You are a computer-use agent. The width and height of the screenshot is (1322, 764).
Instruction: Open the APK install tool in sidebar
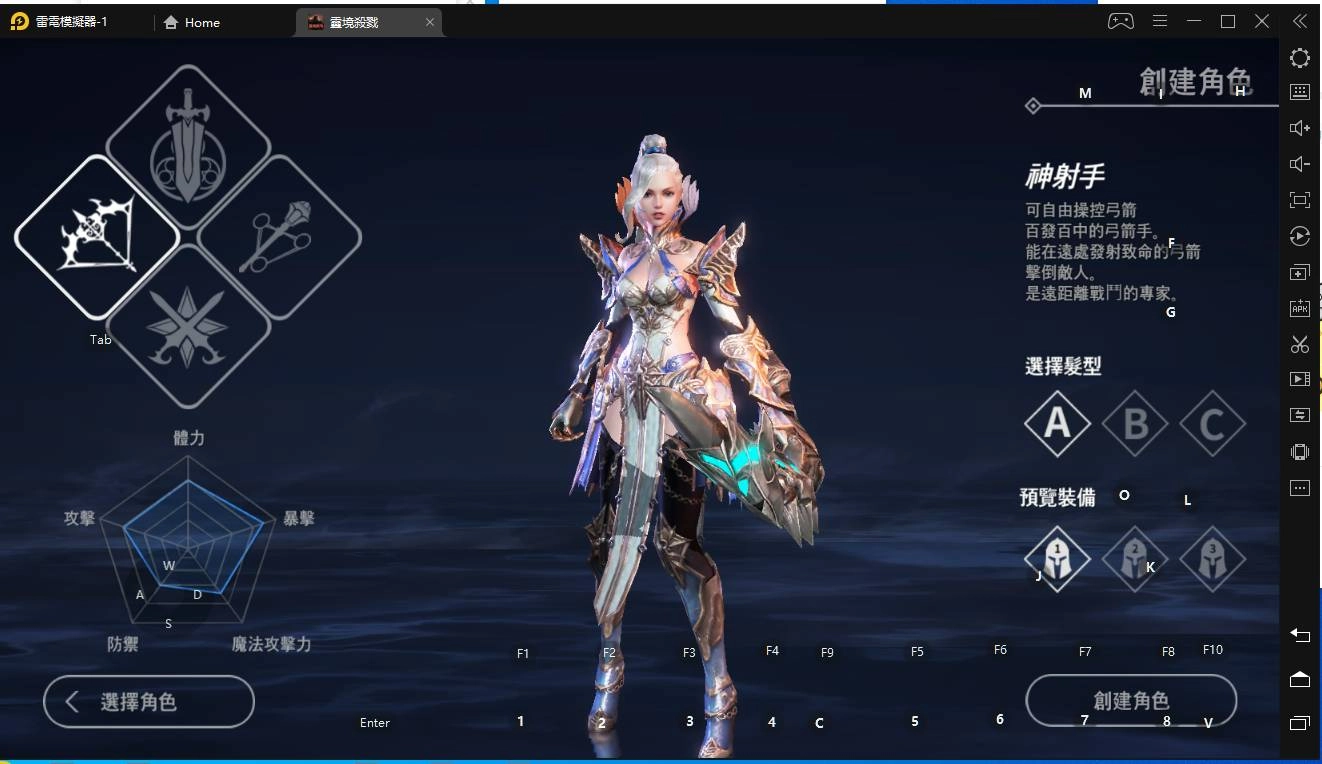[x=1299, y=308]
